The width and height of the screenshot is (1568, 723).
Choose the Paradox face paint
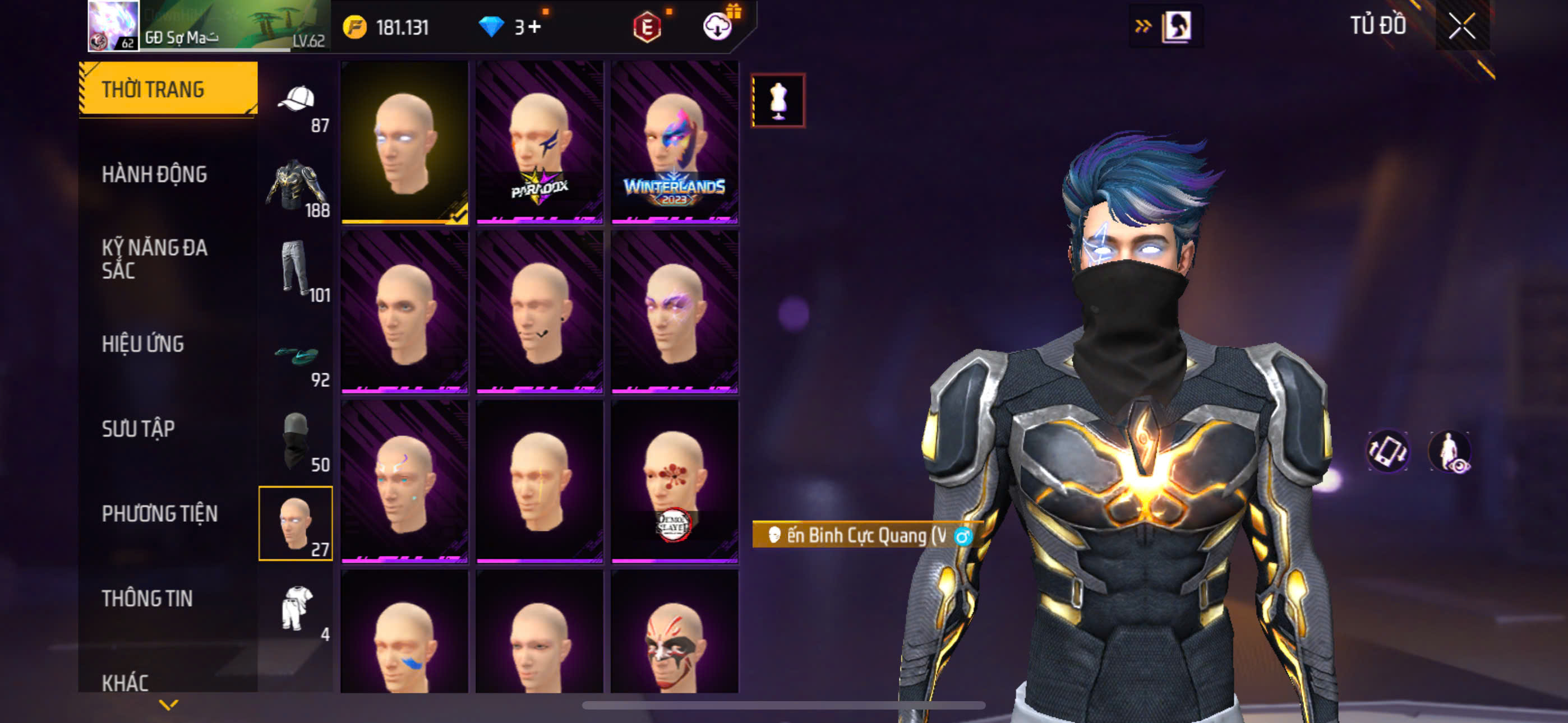tap(539, 142)
